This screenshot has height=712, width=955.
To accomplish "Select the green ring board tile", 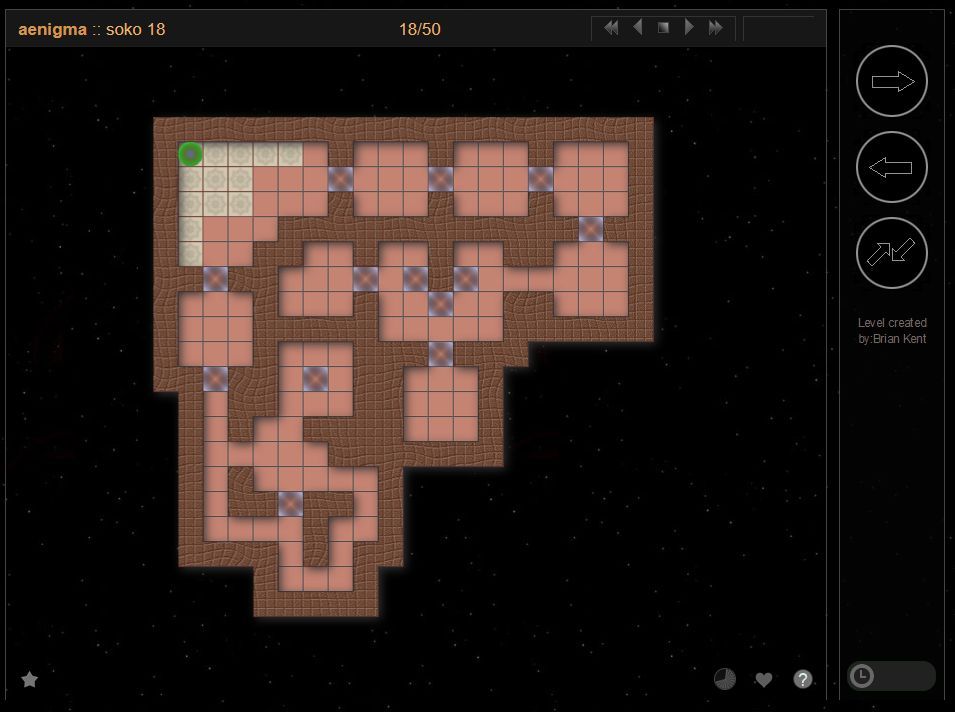I will (x=191, y=154).
